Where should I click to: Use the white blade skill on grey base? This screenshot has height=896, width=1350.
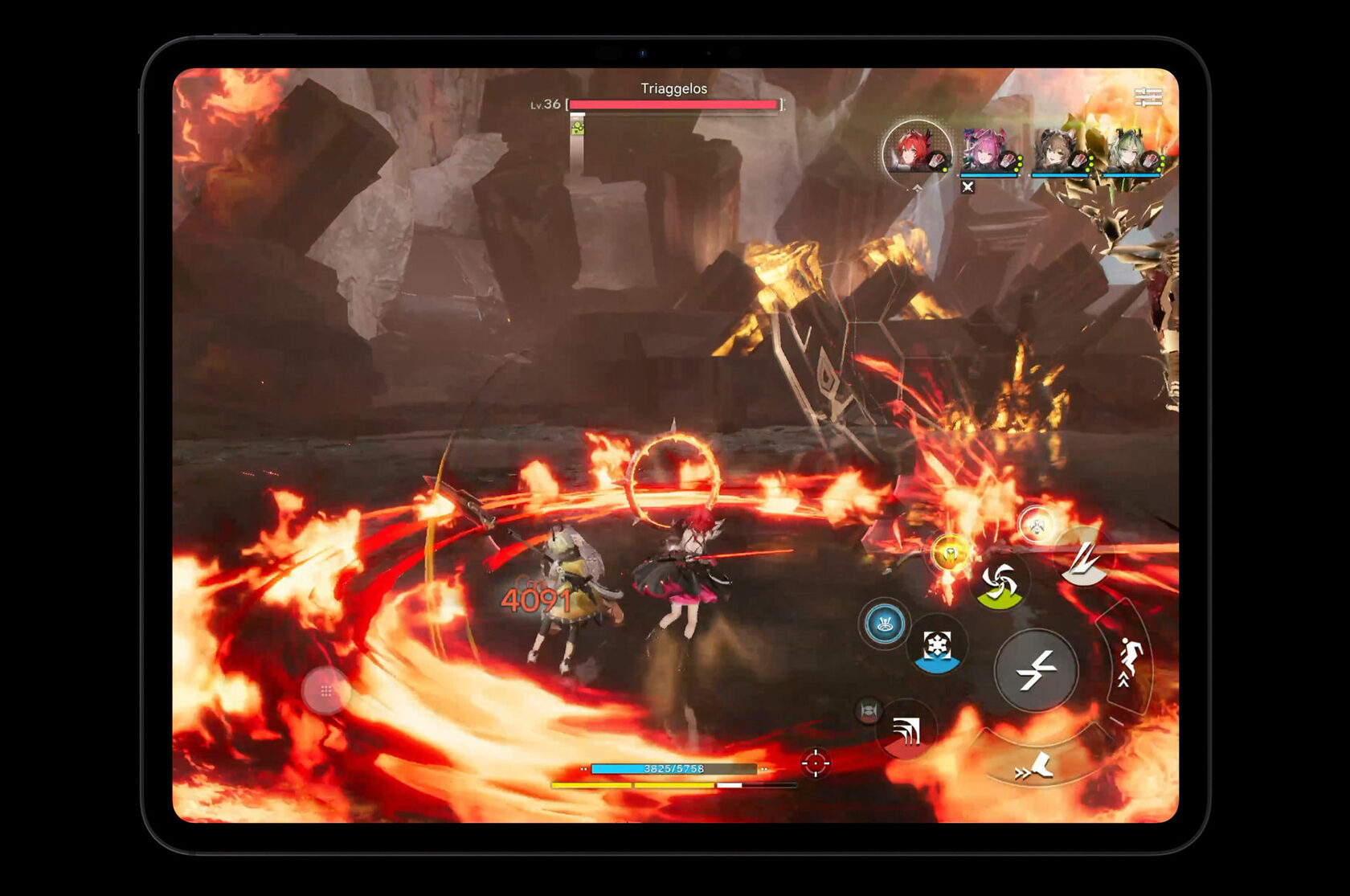[x=1083, y=557]
